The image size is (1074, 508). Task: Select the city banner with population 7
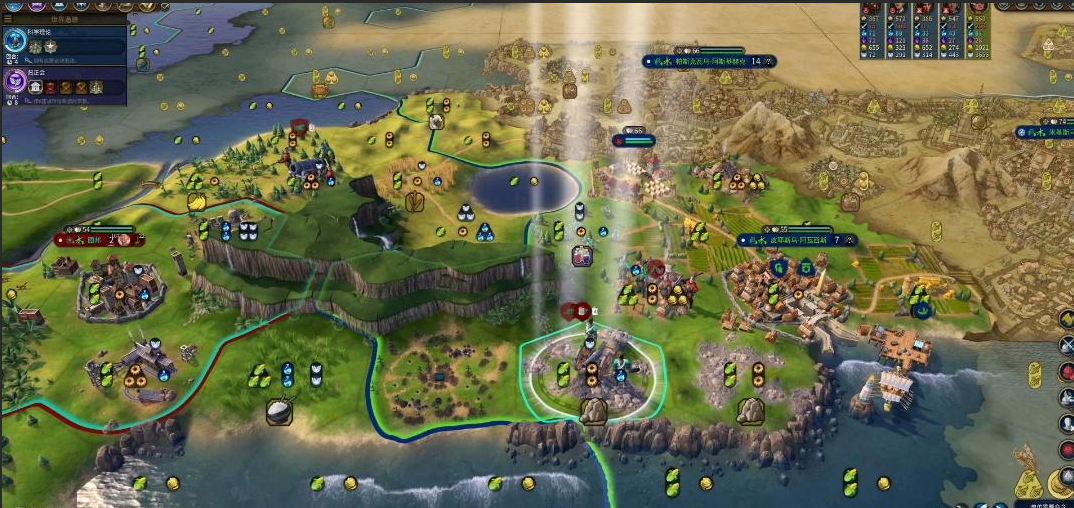coord(795,240)
